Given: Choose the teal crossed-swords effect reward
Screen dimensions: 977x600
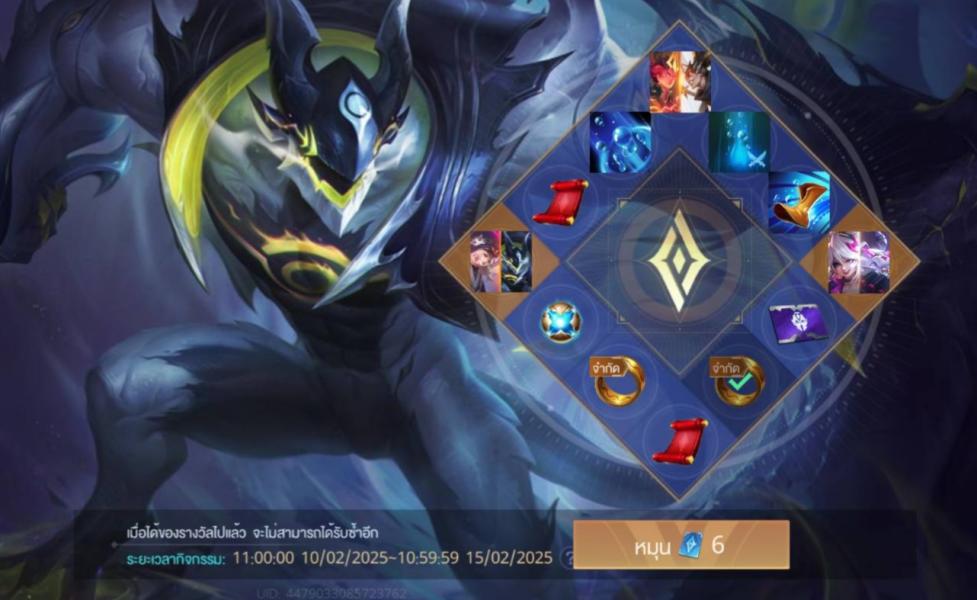Looking at the screenshot, I should tap(739, 142).
